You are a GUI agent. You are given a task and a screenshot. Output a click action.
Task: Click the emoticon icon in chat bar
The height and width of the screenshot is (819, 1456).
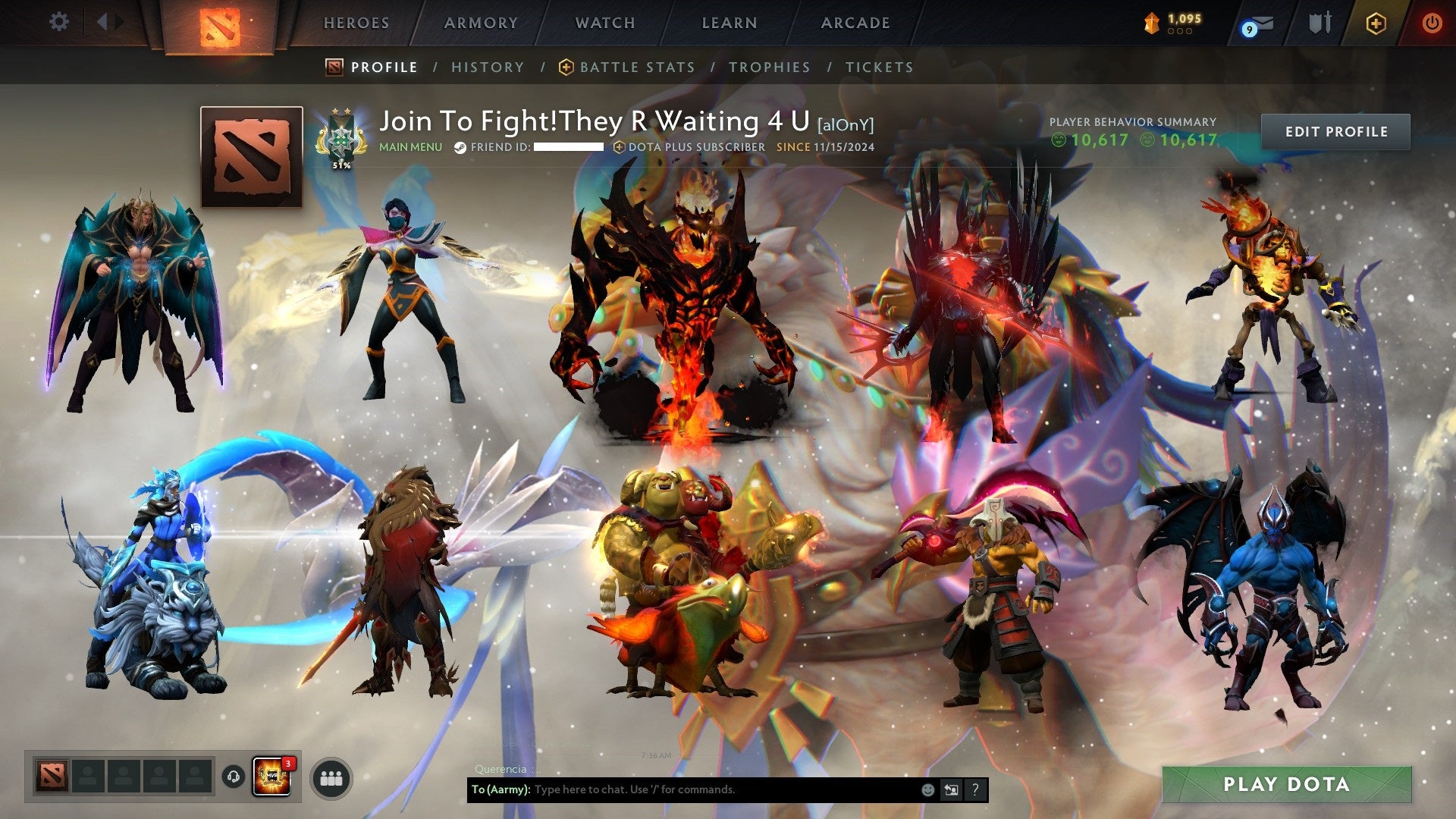927,790
